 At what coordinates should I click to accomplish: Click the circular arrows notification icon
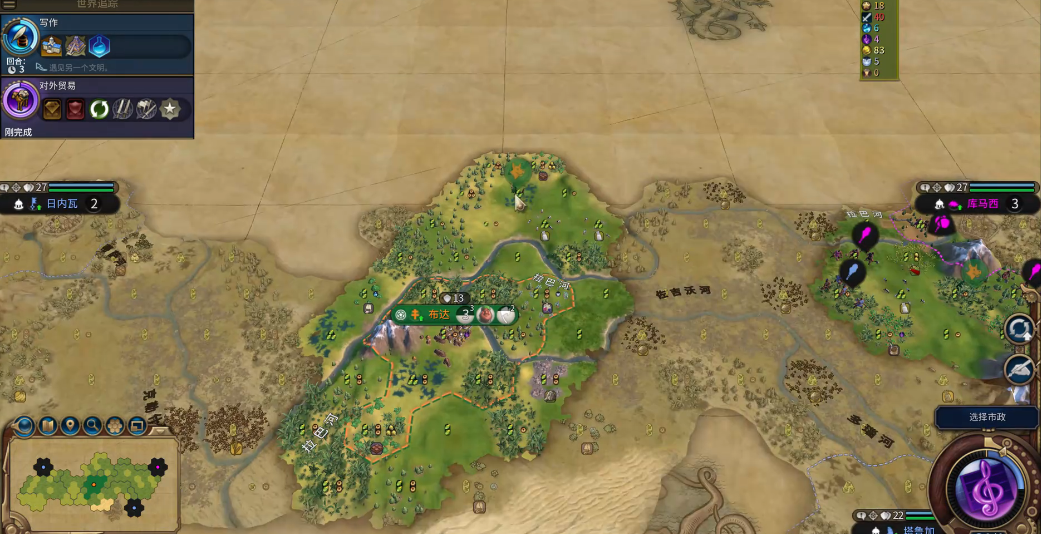point(1019,328)
